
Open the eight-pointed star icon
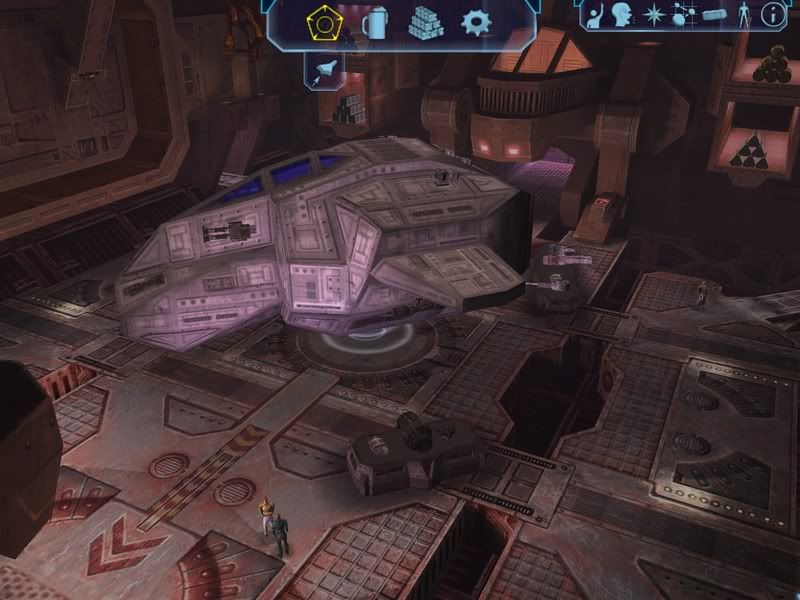coord(654,15)
